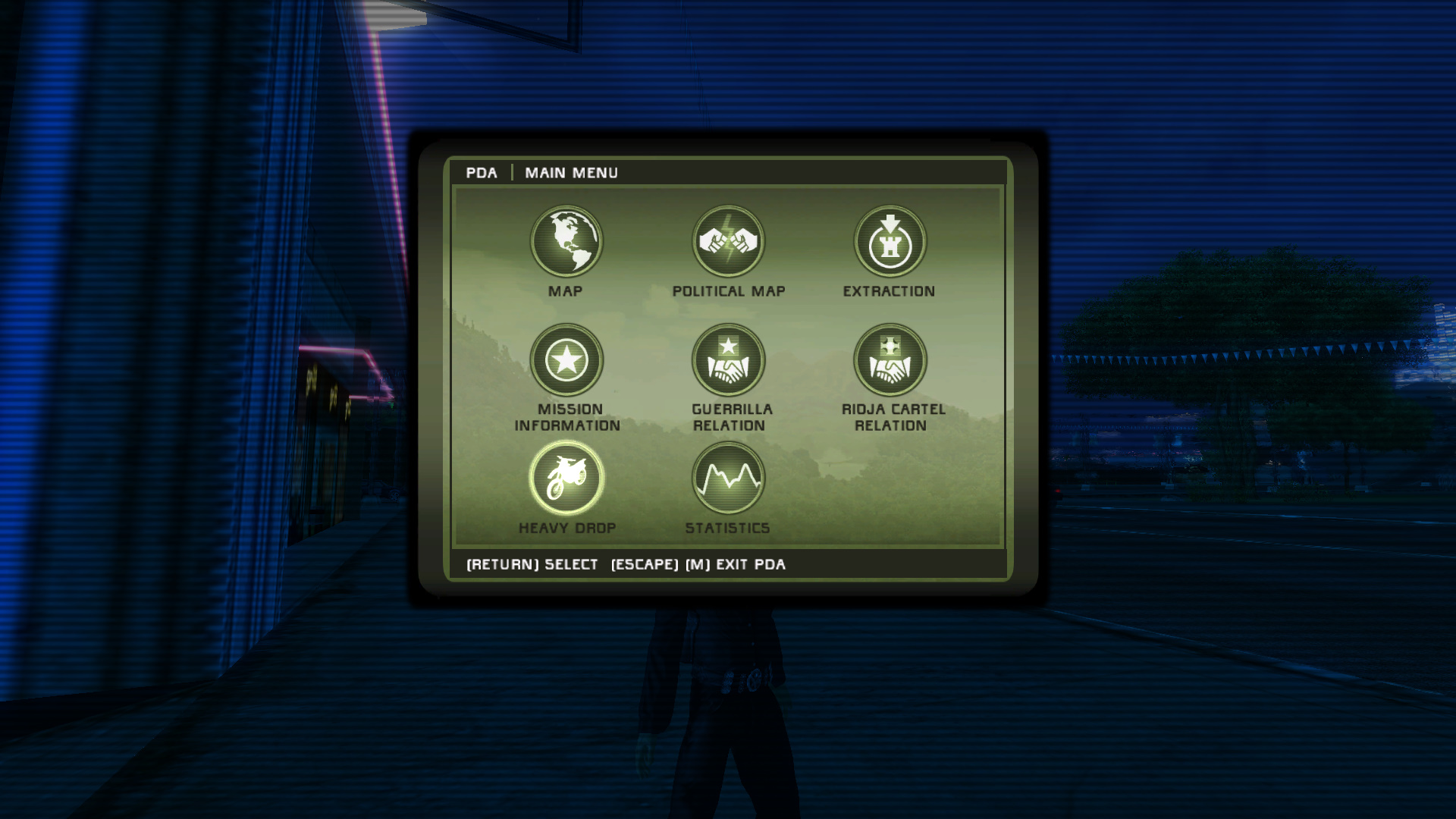This screenshot has height=819, width=1456.
Task: Click the RIDJA CARTEL RELATION text label
Action: 890,418
